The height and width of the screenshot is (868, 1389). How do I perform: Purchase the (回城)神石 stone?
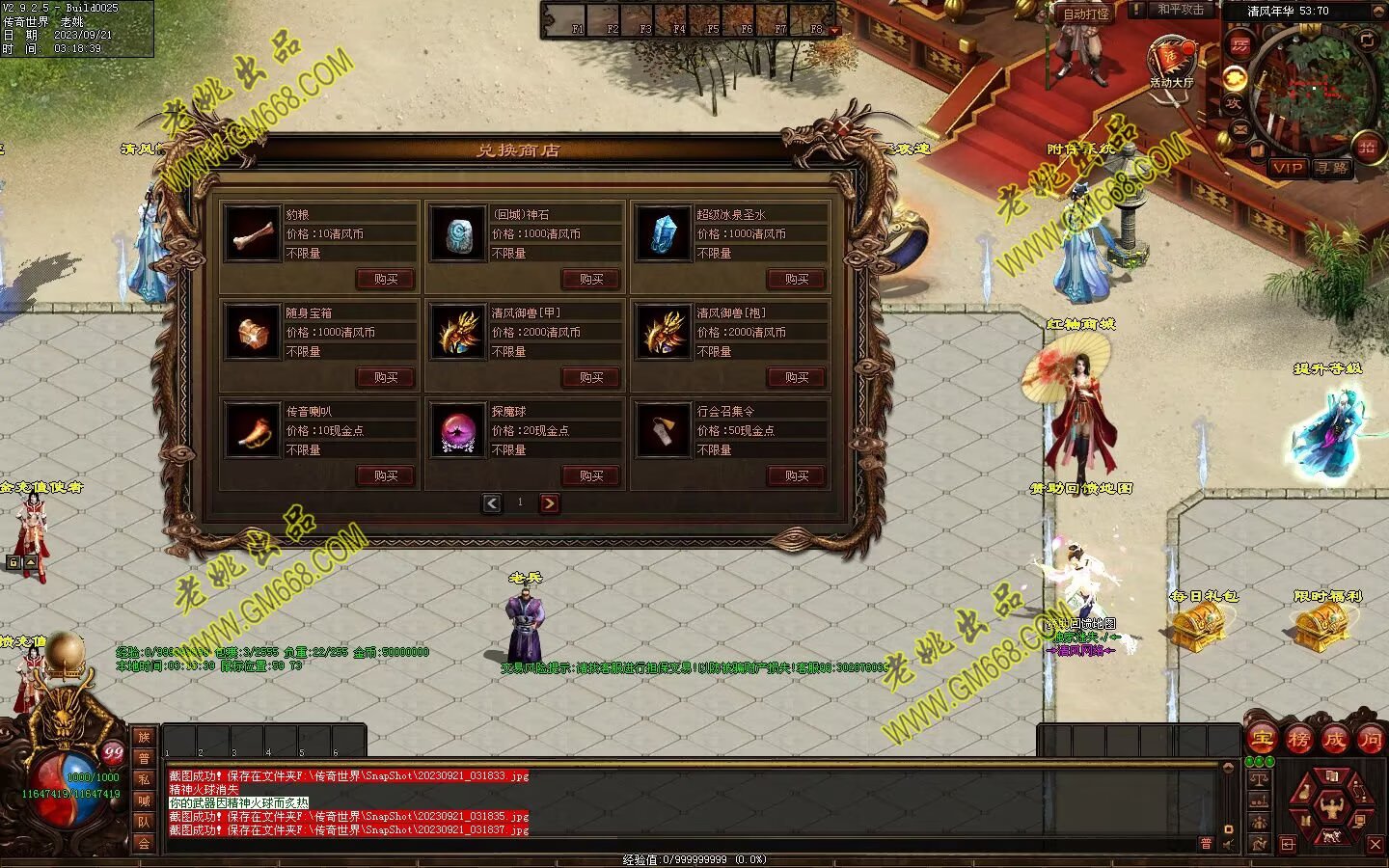(591, 279)
